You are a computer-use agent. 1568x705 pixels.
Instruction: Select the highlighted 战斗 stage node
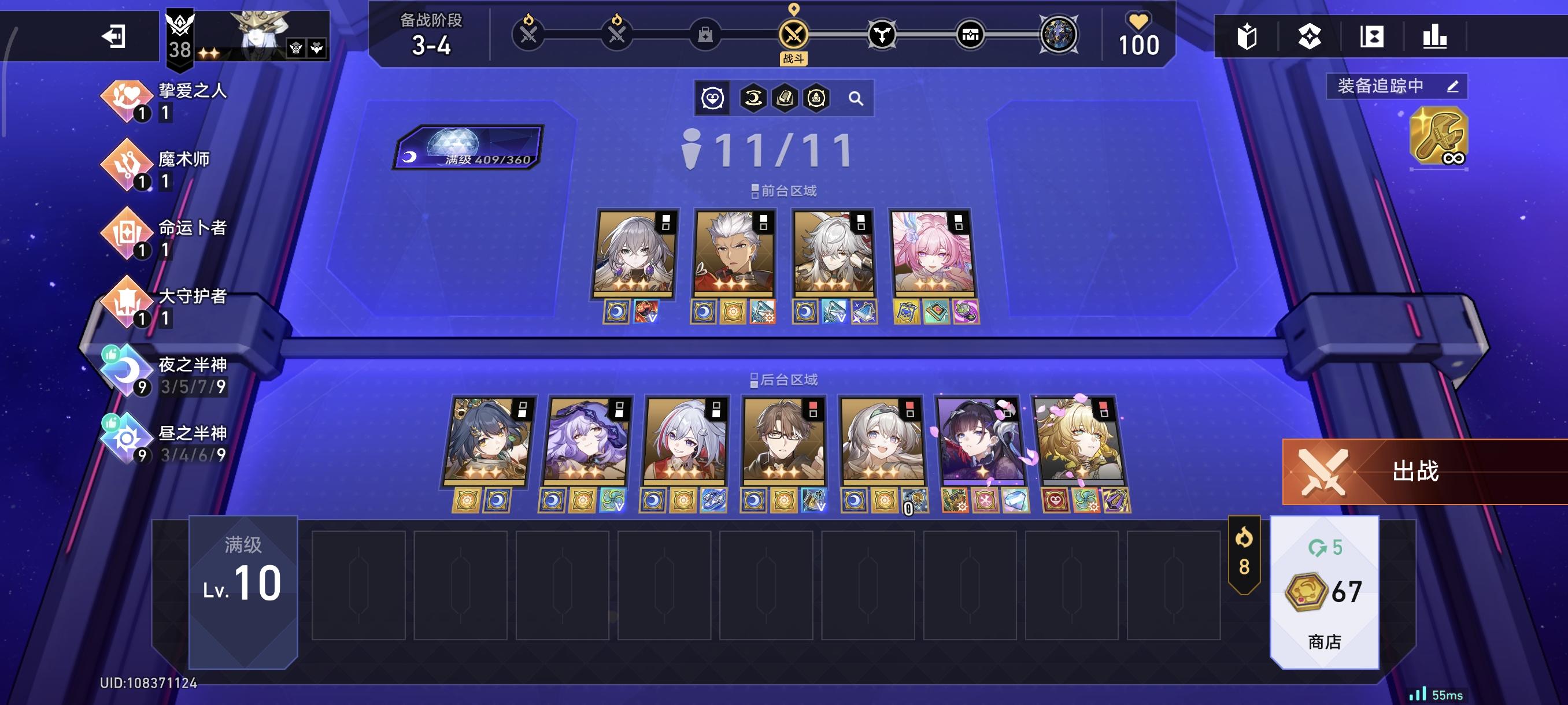(794, 35)
